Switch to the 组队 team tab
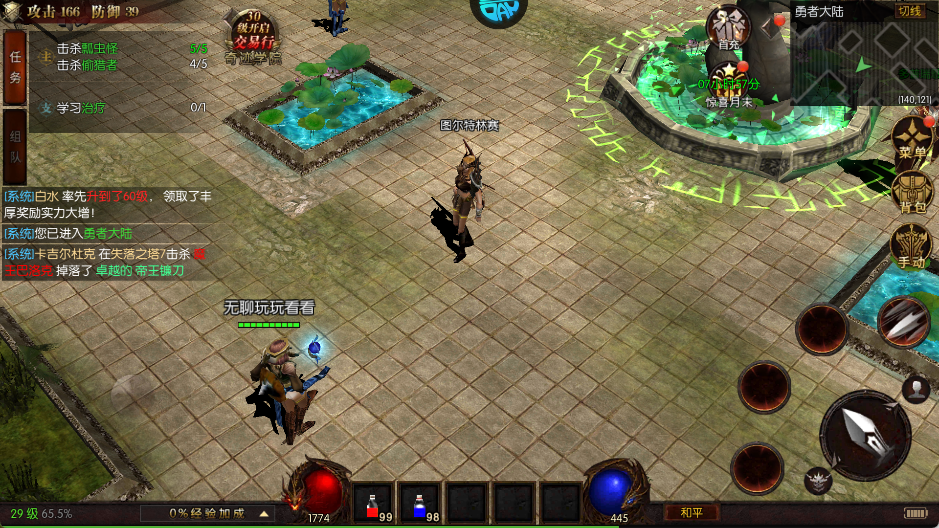 click(x=15, y=157)
